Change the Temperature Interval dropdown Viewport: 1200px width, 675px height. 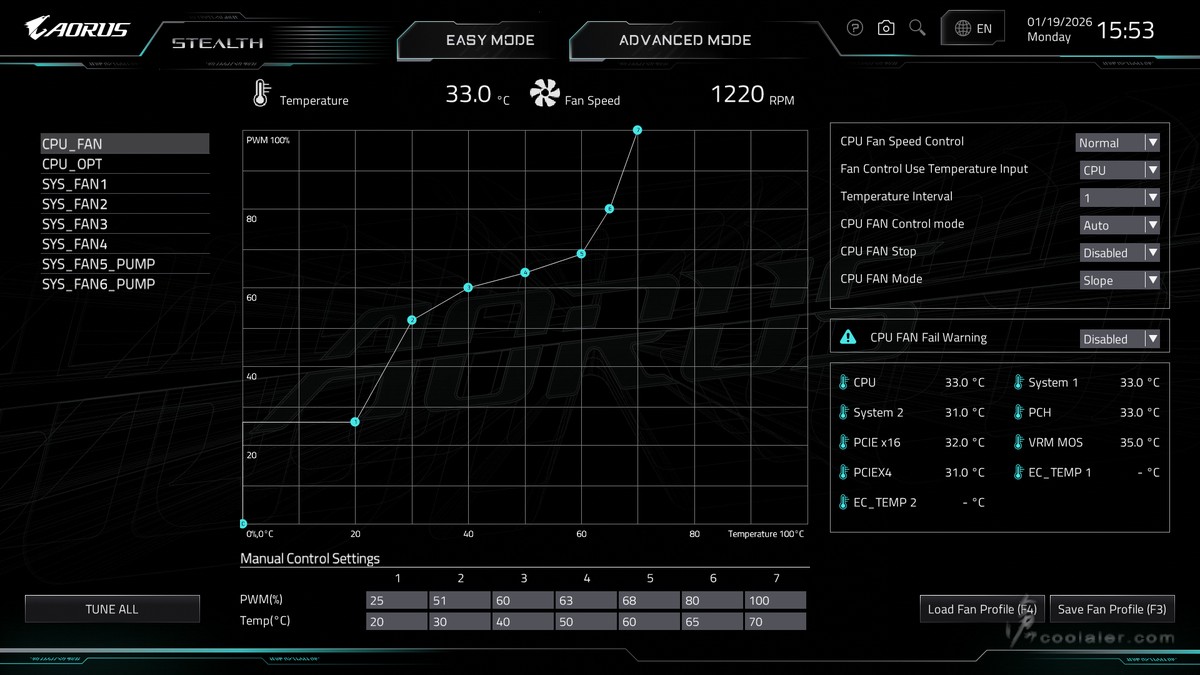coord(1119,198)
